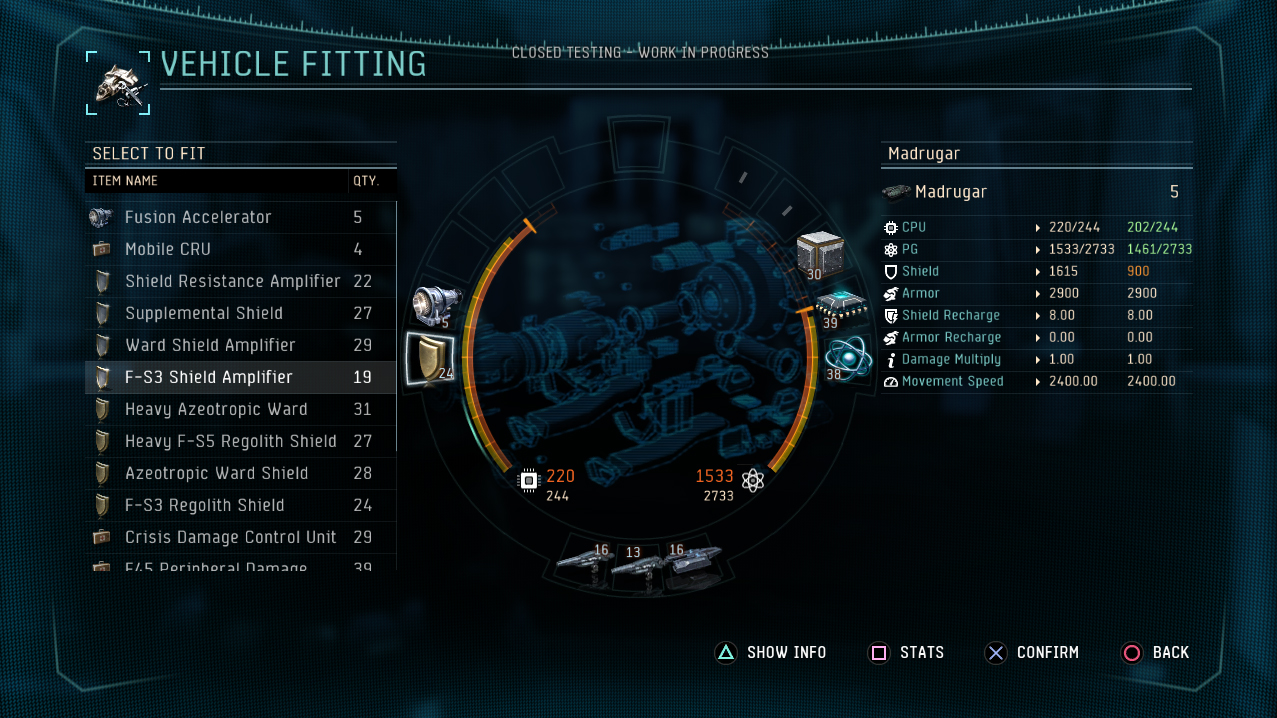
Task: Select the F-S3 Regolith Shield row
Action: tap(205, 505)
